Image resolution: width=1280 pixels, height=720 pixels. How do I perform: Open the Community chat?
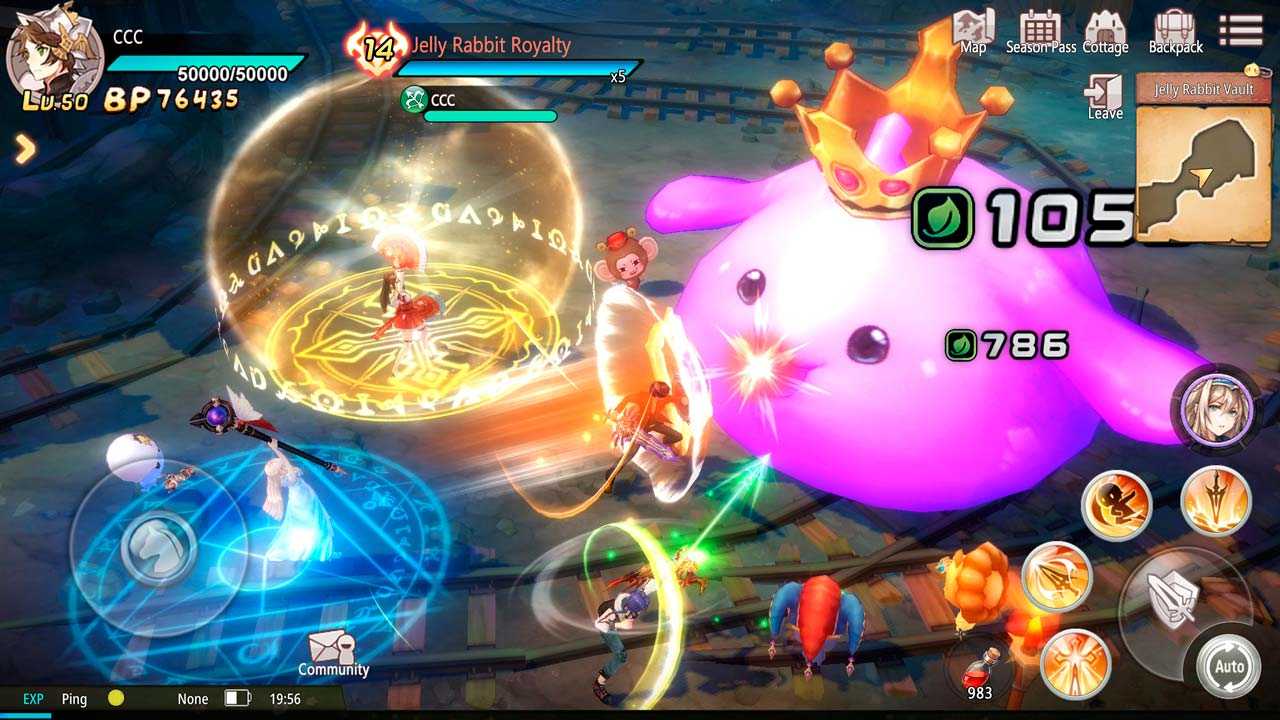click(333, 653)
